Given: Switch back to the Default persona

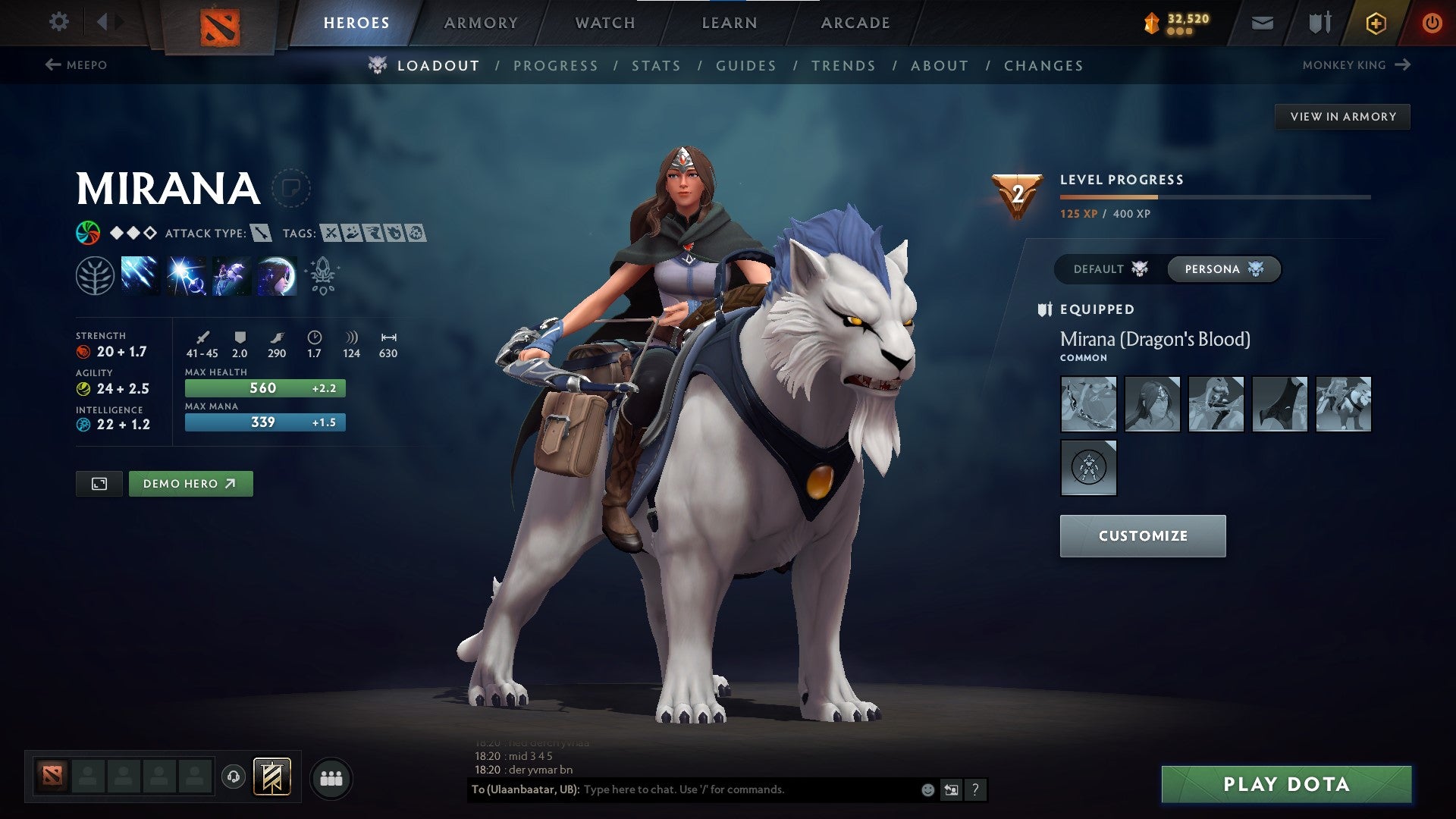Looking at the screenshot, I should pyautogui.click(x=1106, y=268).
